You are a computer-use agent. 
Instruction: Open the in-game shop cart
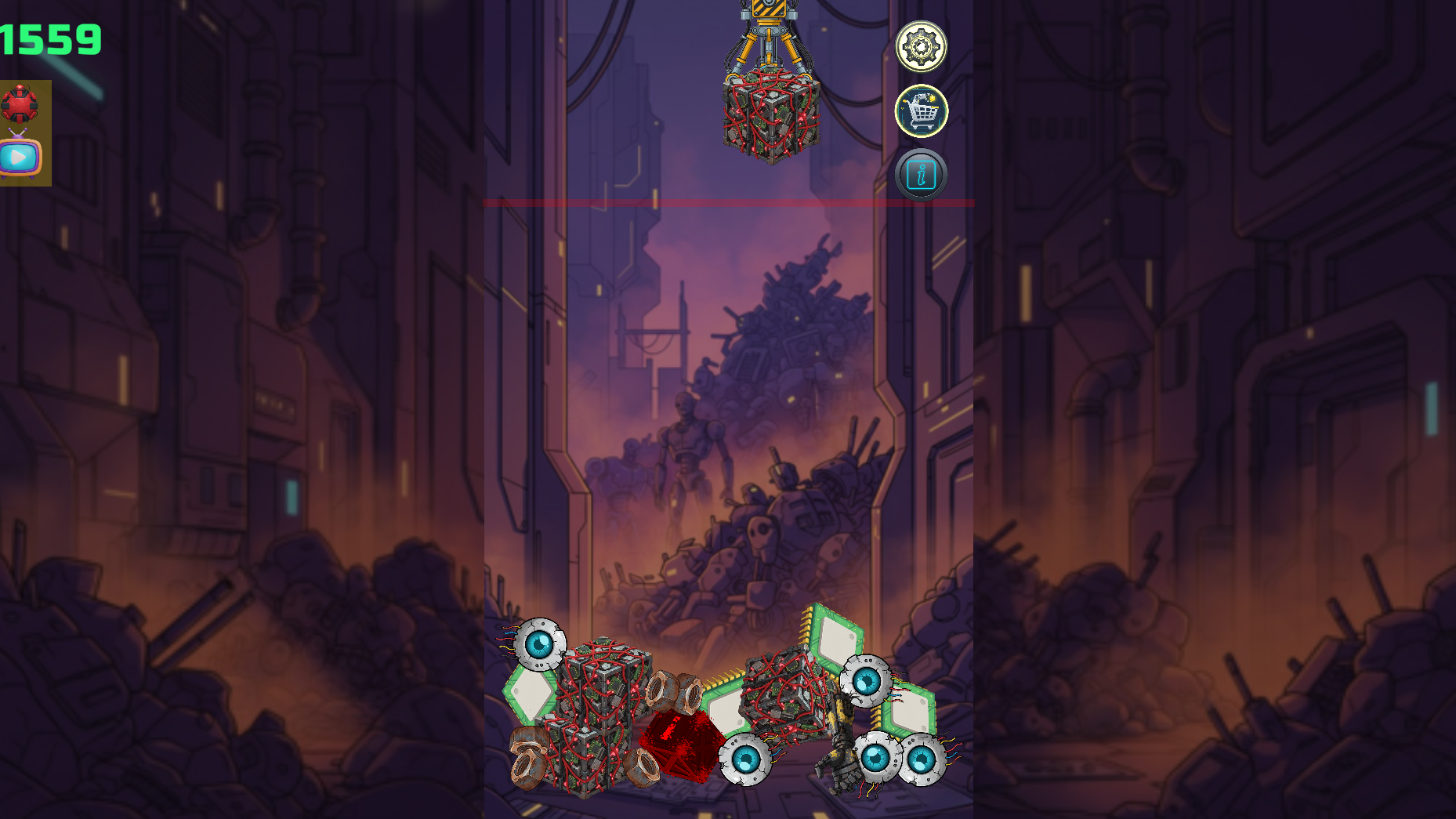922,111
